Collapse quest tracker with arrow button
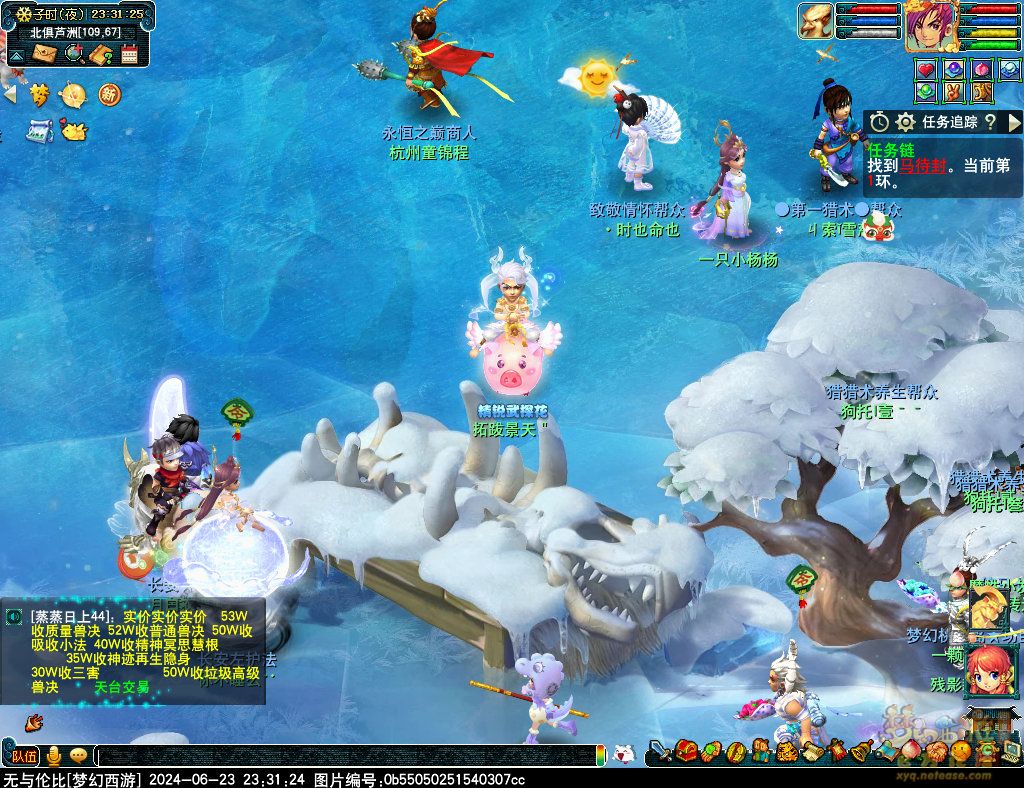The image size is (1024, 788). (1013, 122)
